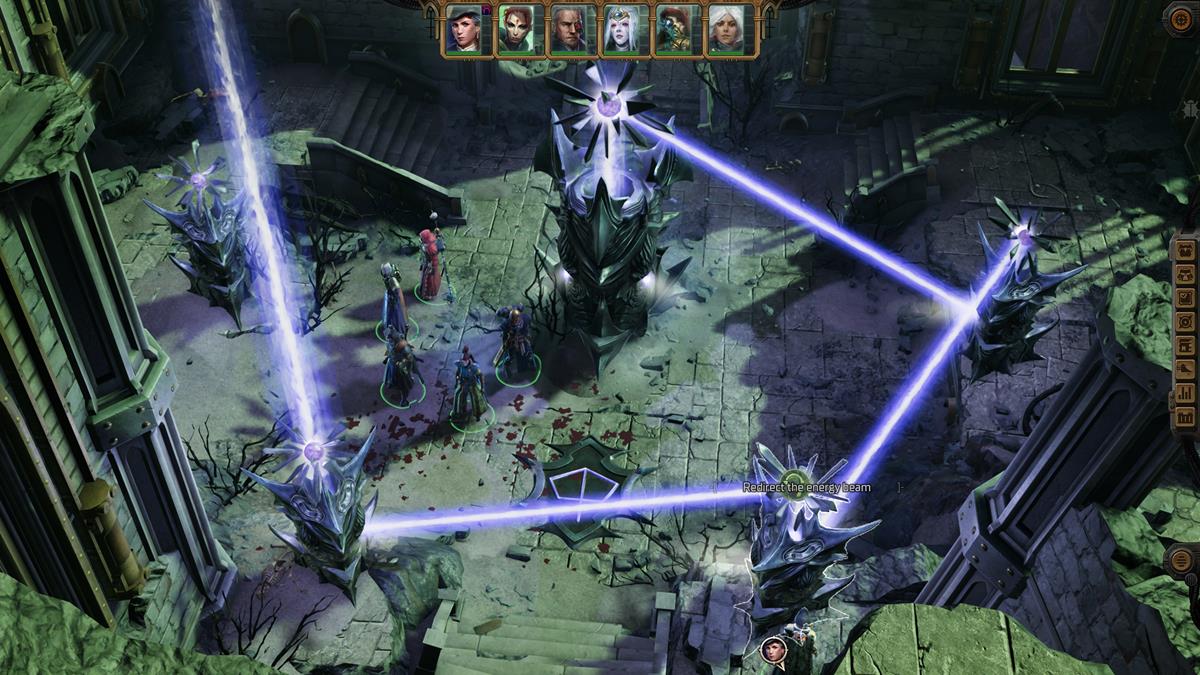
Task: Select the pale woman with jeweled headdress
Action: click(624, 30)
